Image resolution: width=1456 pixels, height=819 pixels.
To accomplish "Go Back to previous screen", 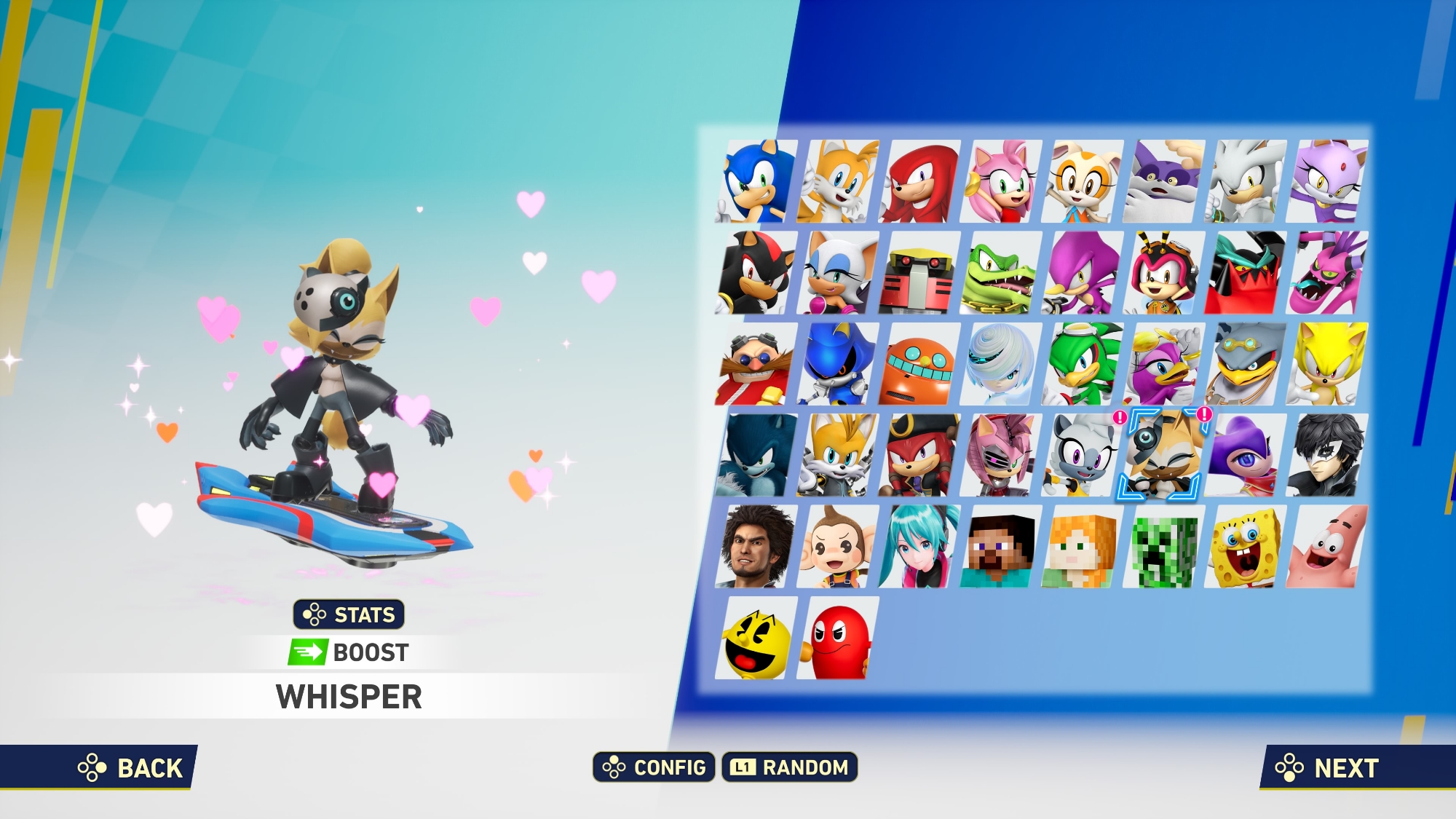I will [131, 767].
